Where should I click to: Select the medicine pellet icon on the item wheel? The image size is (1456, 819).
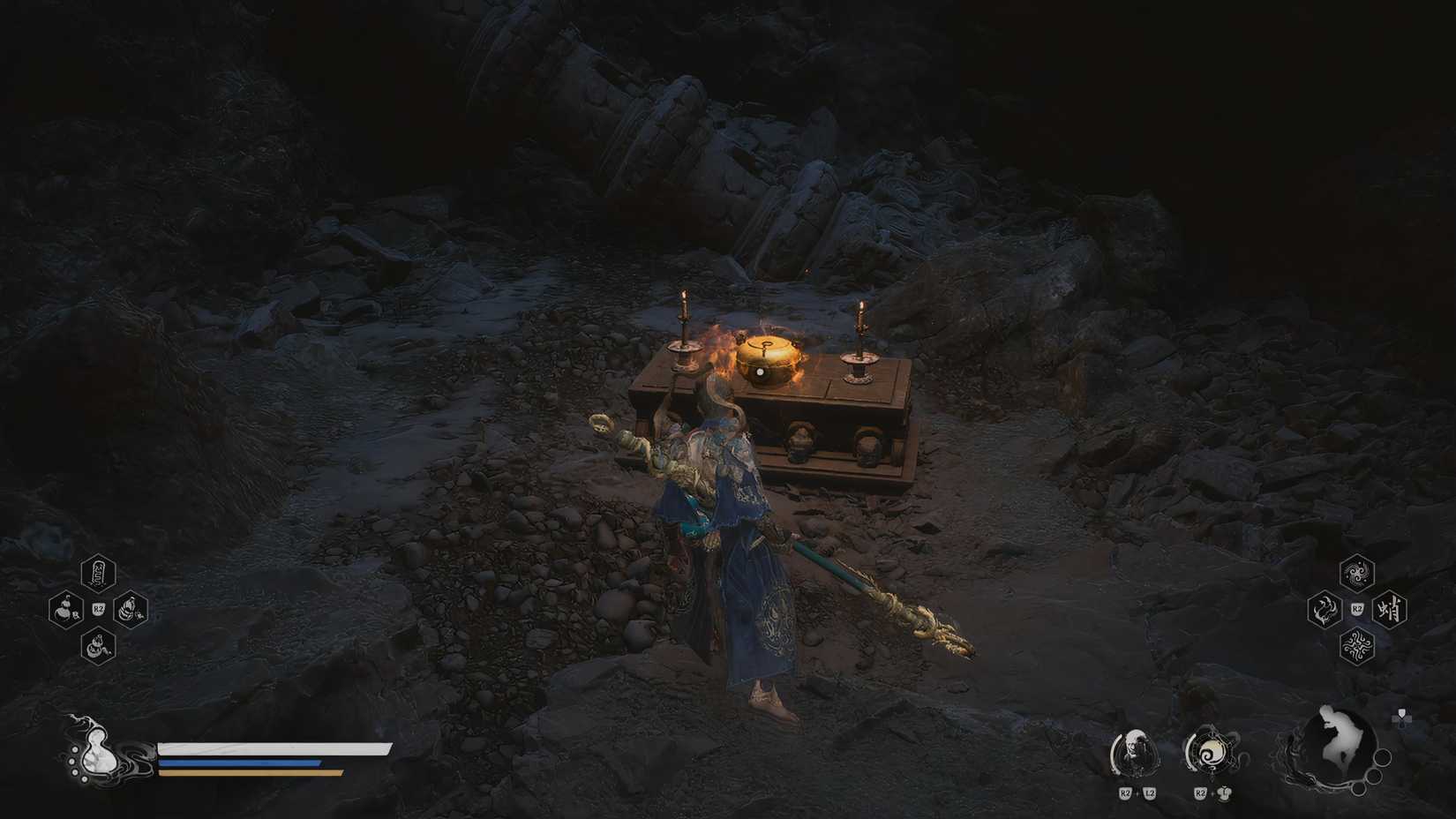click(131, 609)
